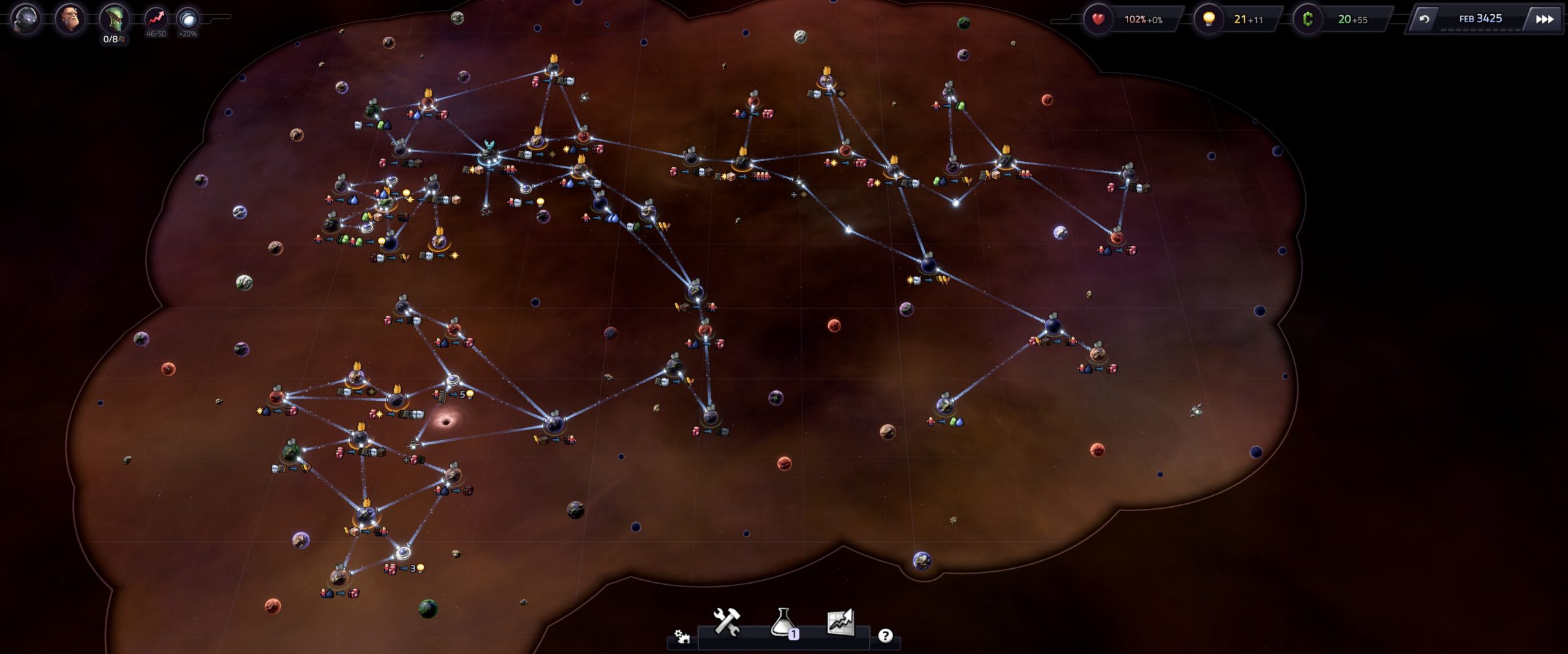1568x654 pixels.
Task: Select the bearded human leader portrait
Action: point(70,18)
